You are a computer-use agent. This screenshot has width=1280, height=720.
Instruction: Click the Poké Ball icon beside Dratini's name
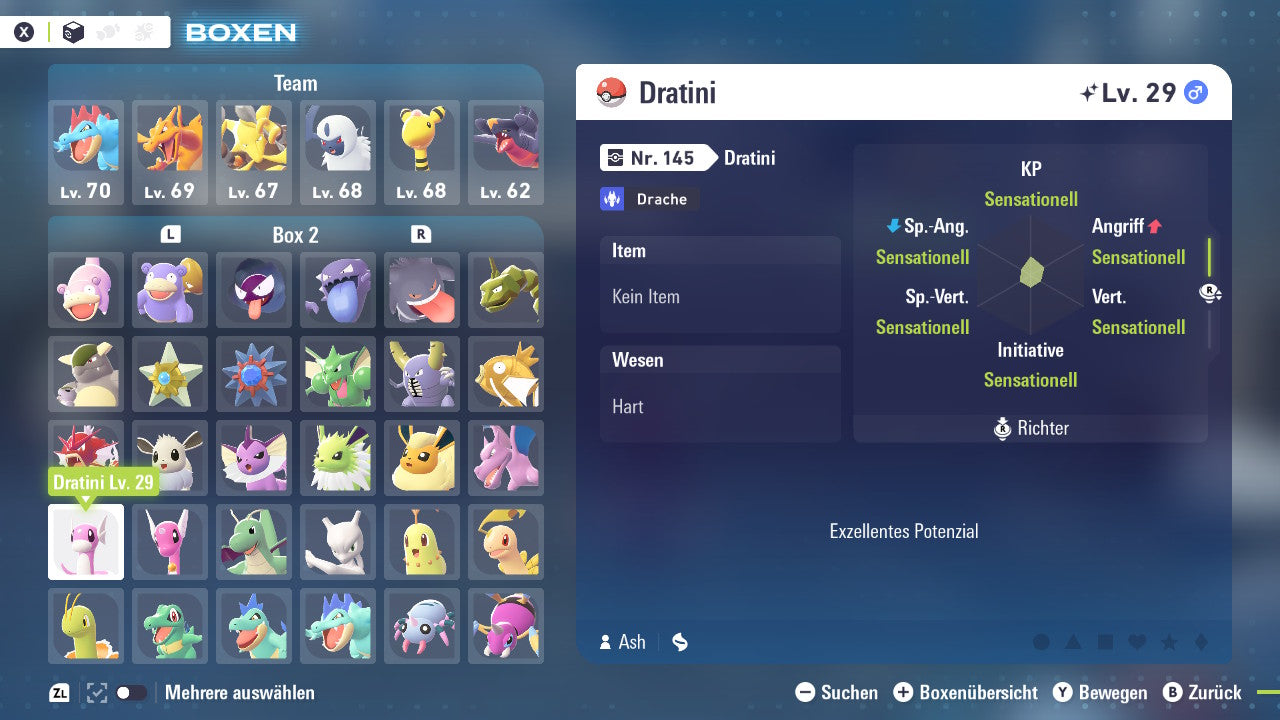tap(613, 92)
